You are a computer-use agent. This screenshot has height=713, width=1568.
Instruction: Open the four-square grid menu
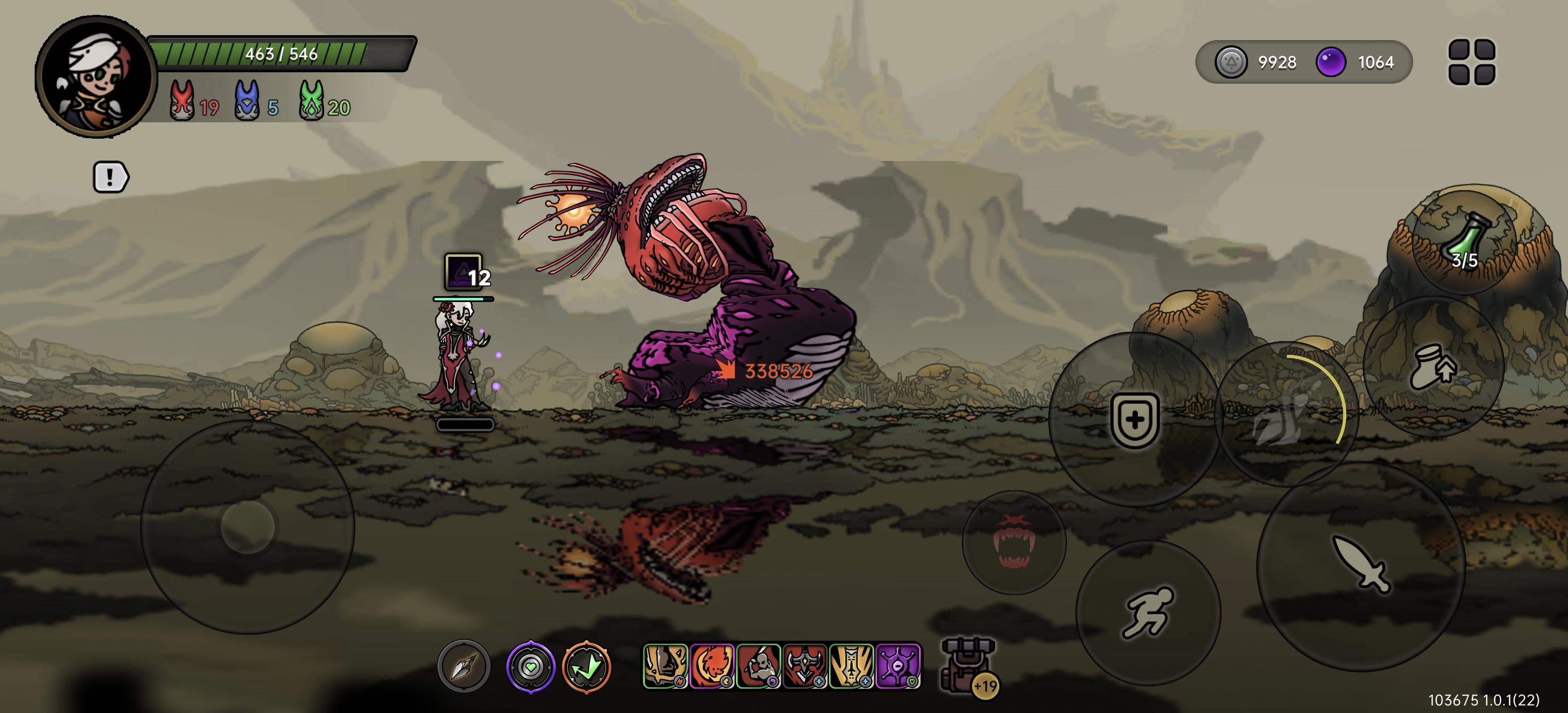1471,62
